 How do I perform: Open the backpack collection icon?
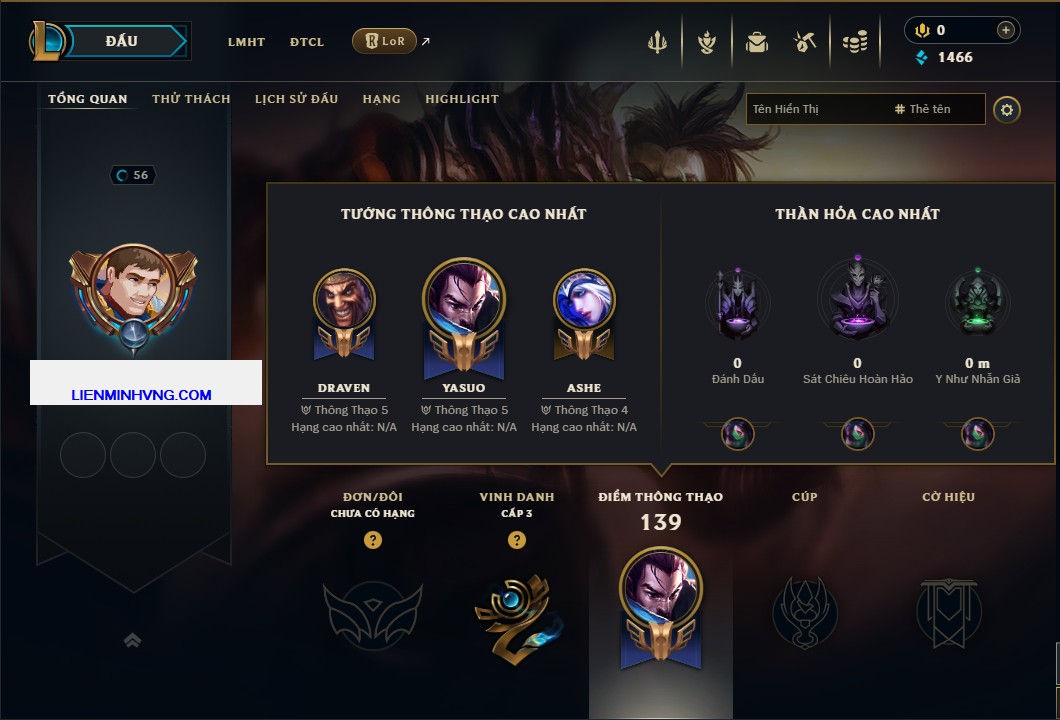click(x=756, y=42)
